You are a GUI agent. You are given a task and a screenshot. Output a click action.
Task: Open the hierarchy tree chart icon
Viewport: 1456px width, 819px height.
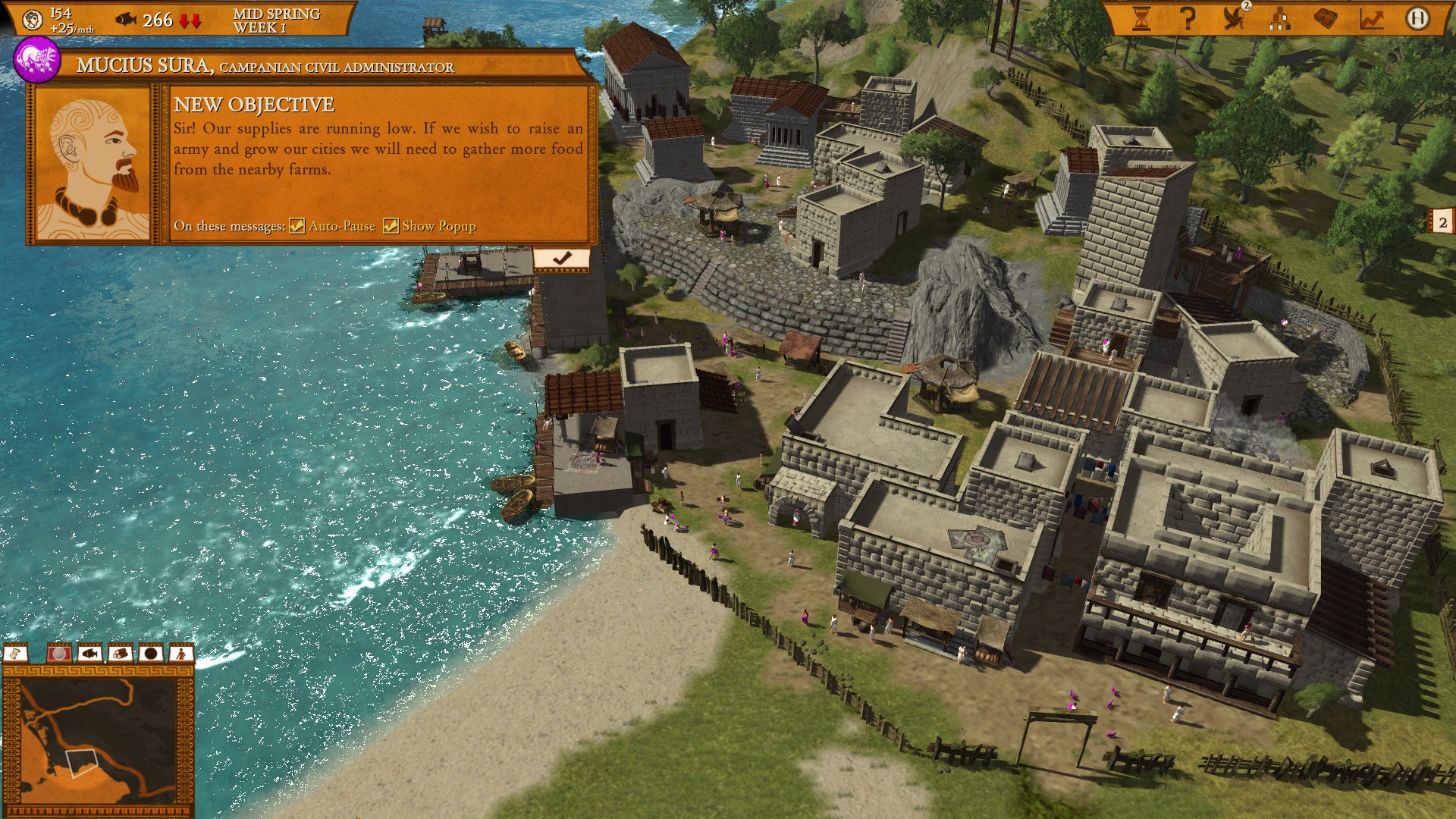click(1280, 19)
